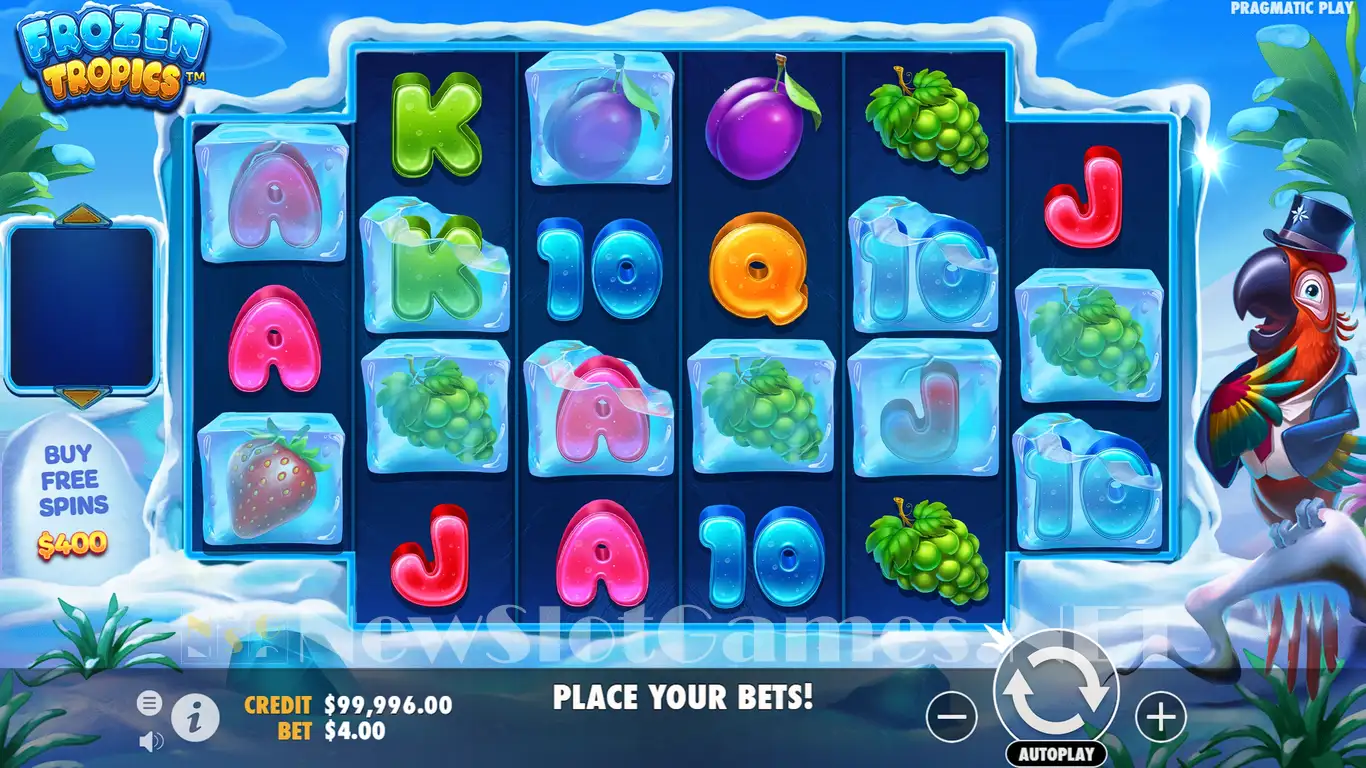
Task: Open the Autoplay options
Action: [x=1056, y=753]
